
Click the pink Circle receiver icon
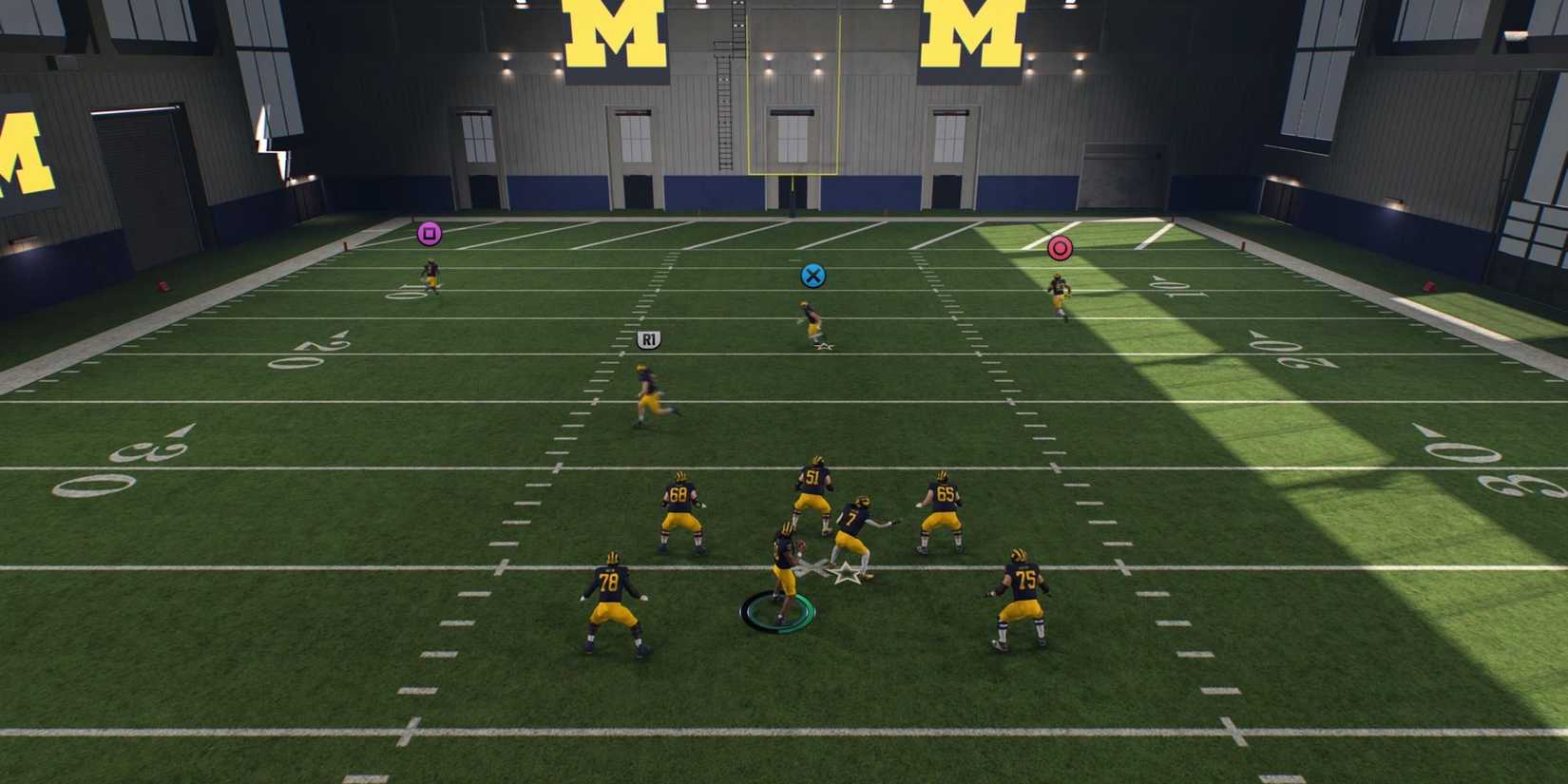coord(1060,246)
